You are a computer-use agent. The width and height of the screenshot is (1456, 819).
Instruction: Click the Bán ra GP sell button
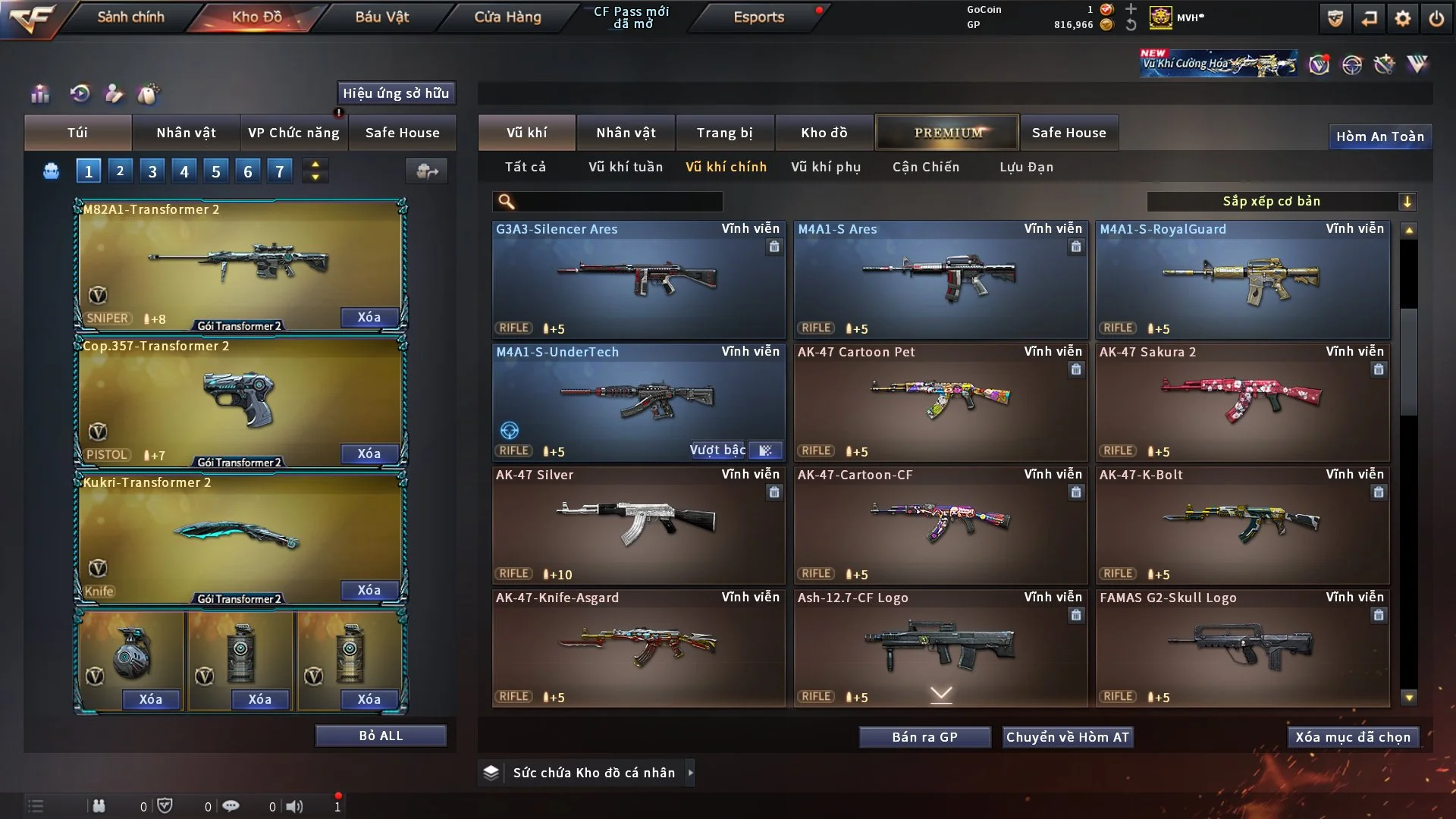tap(924, 737)
